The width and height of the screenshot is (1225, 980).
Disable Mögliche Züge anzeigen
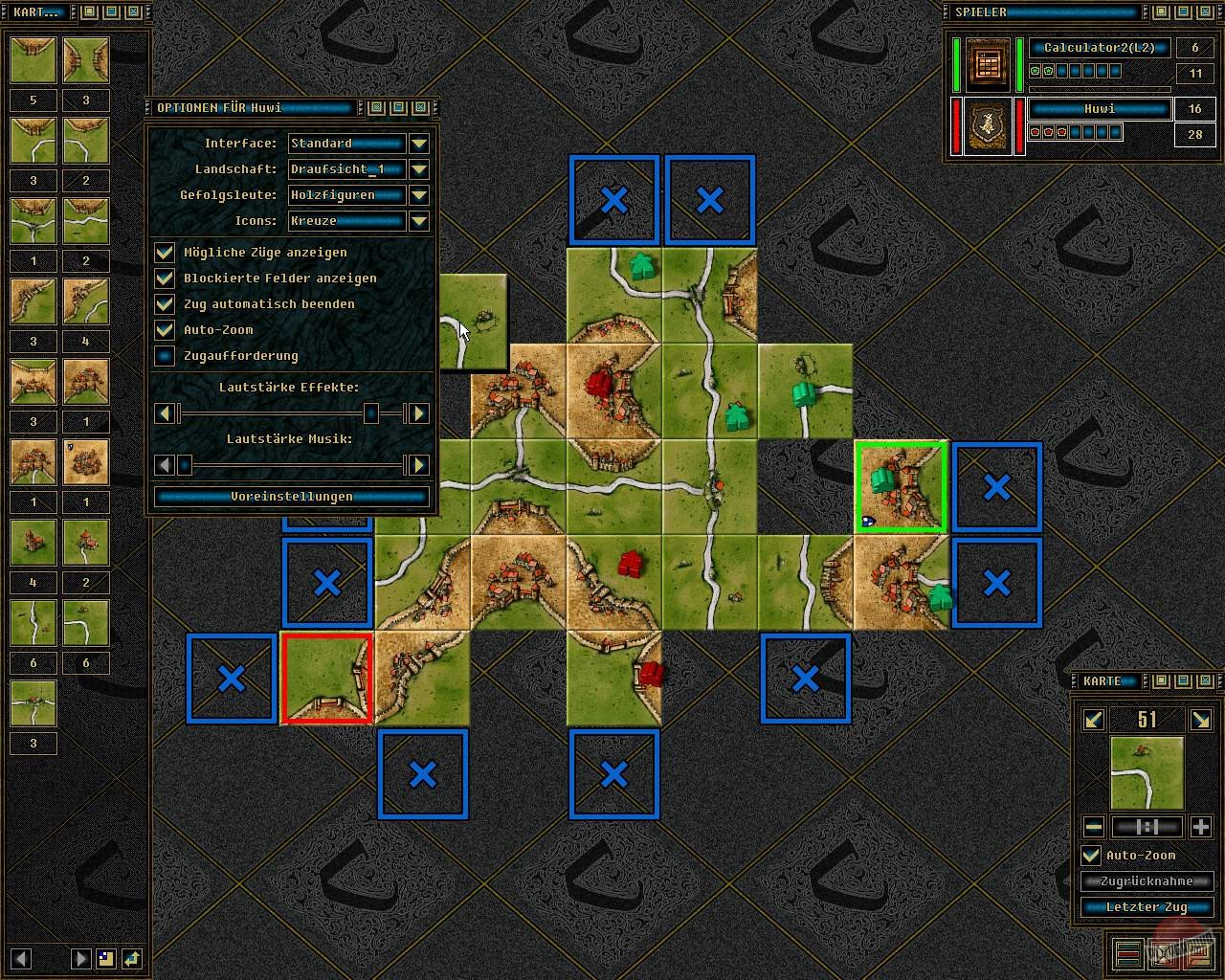coord(166,252)
